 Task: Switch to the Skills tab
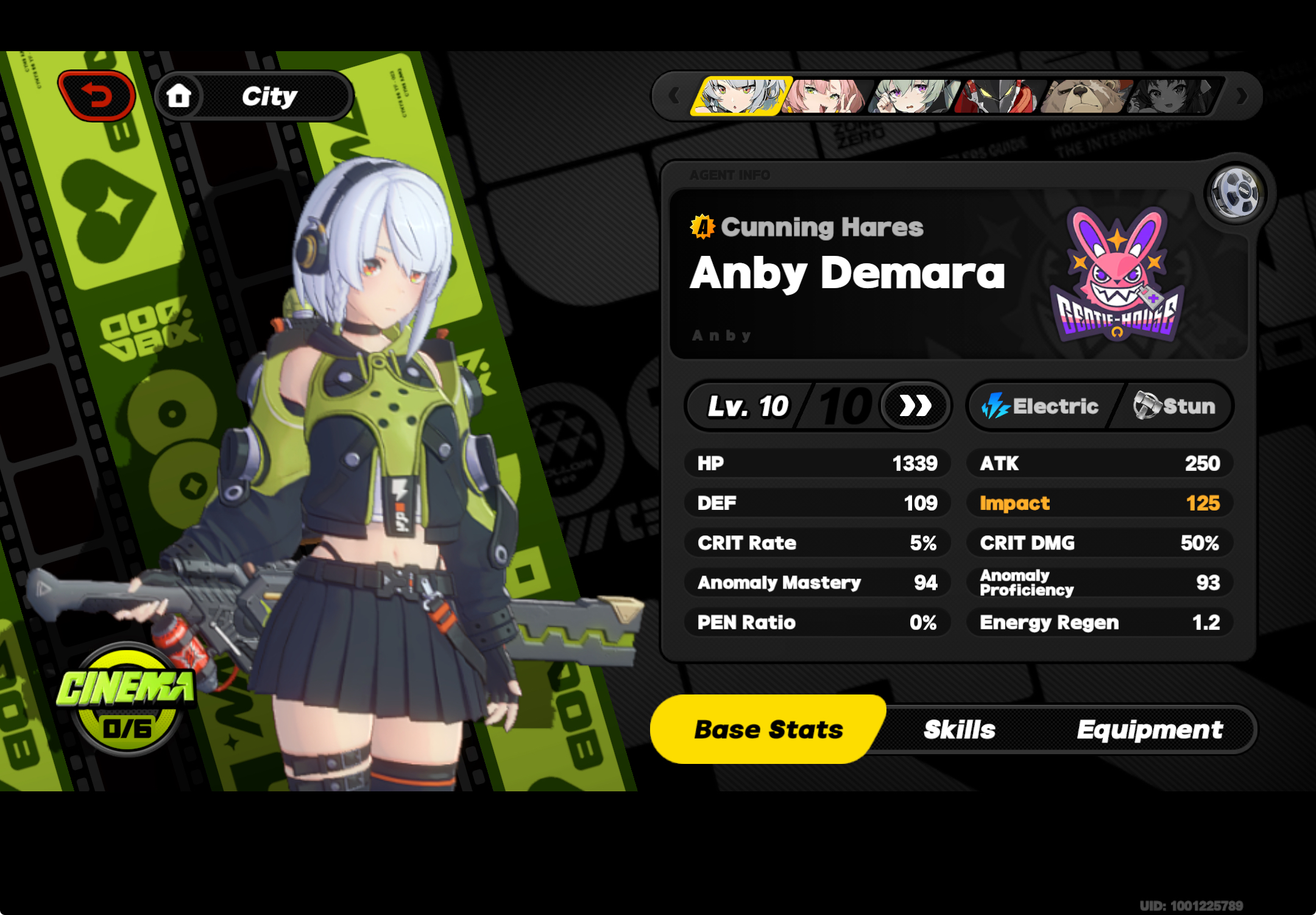[958, 729]
